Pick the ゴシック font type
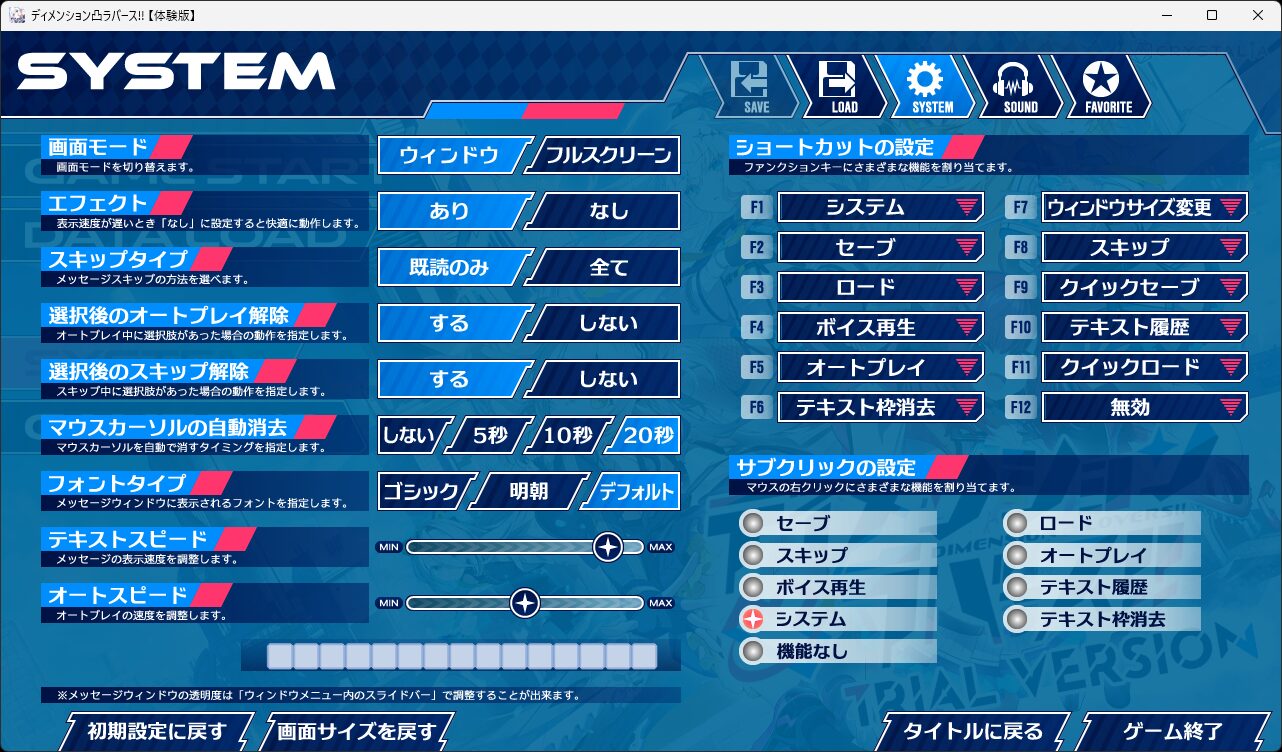Viewport: 1282px width, 752px height. pyautogui.click(x=420, y=491)
